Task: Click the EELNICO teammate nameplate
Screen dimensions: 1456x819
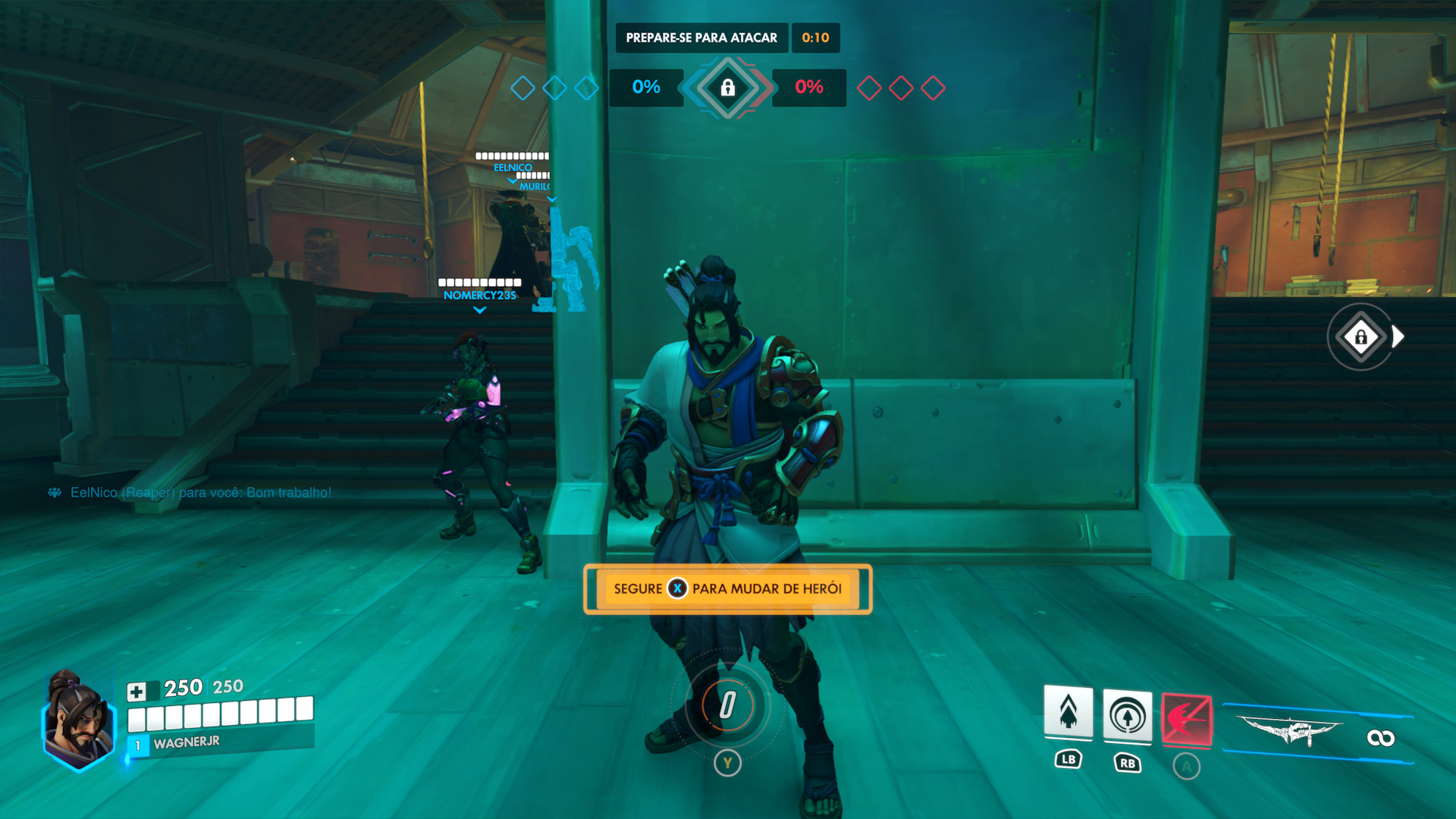Action: pos(513,167)
